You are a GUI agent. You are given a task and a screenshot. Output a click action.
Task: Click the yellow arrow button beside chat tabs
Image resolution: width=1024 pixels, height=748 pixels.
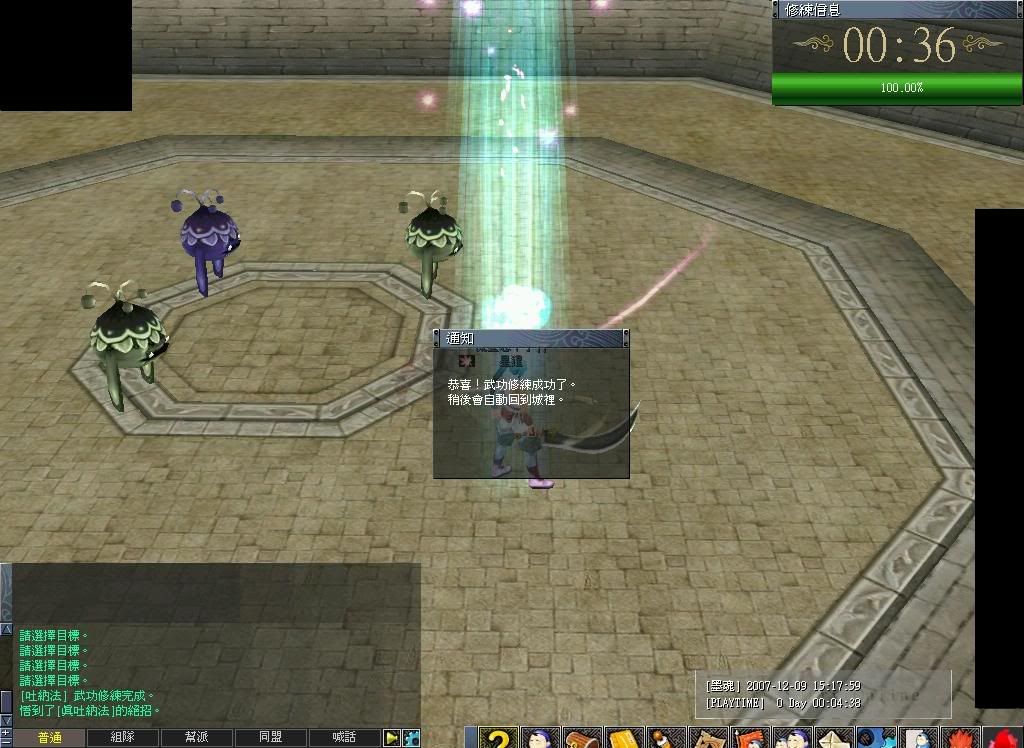392,738
